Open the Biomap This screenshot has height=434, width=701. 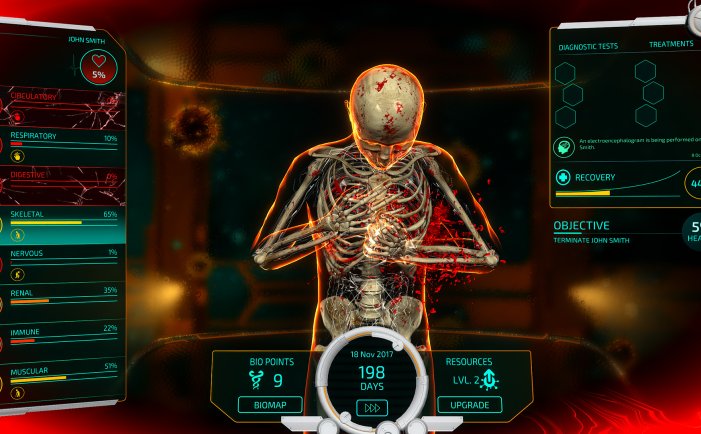269,405
